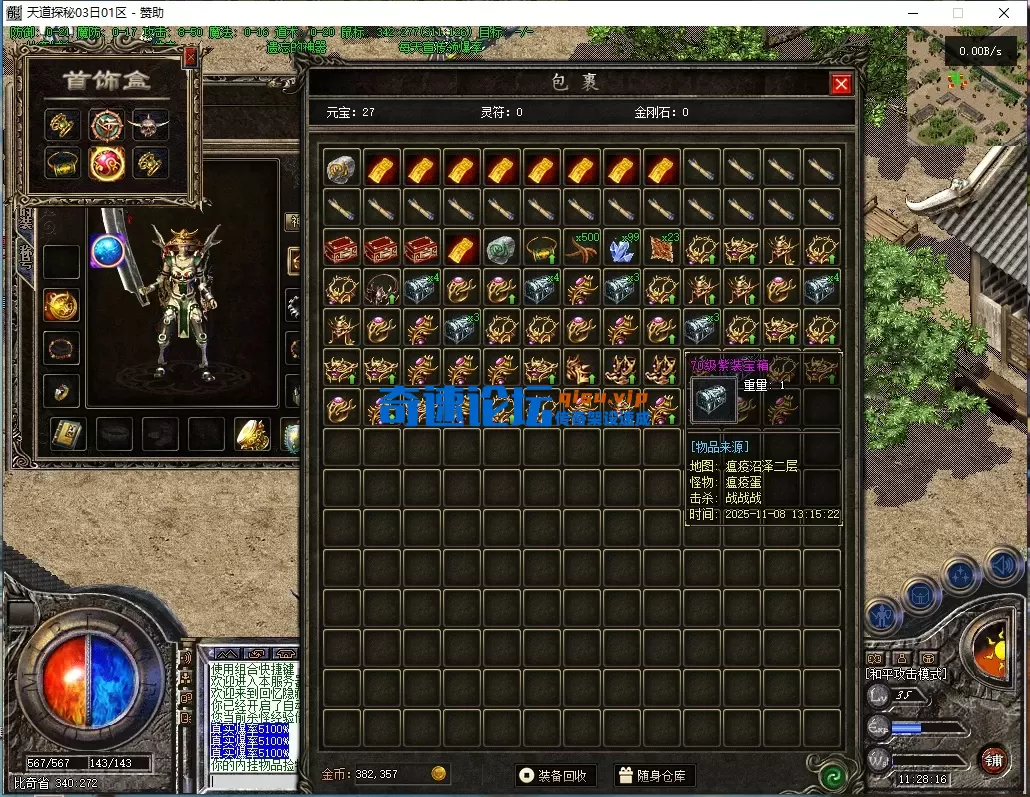The image size is (1030, 797).
Task: Close the 包裹 inventory window
Action: point(841,84)
